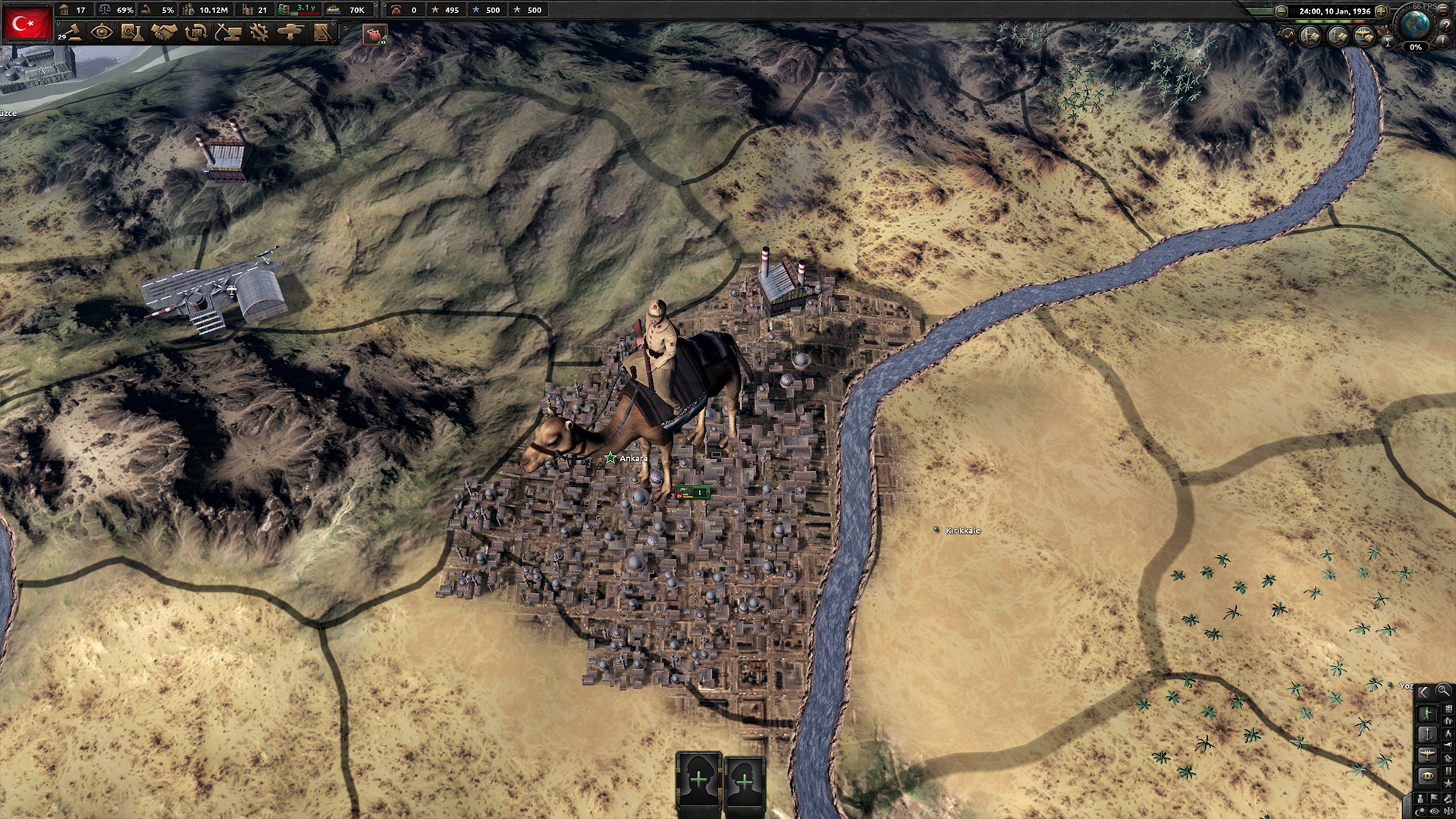Select the division stationed in Ankara
This screenshot has width=1456, height=819.
693,491
